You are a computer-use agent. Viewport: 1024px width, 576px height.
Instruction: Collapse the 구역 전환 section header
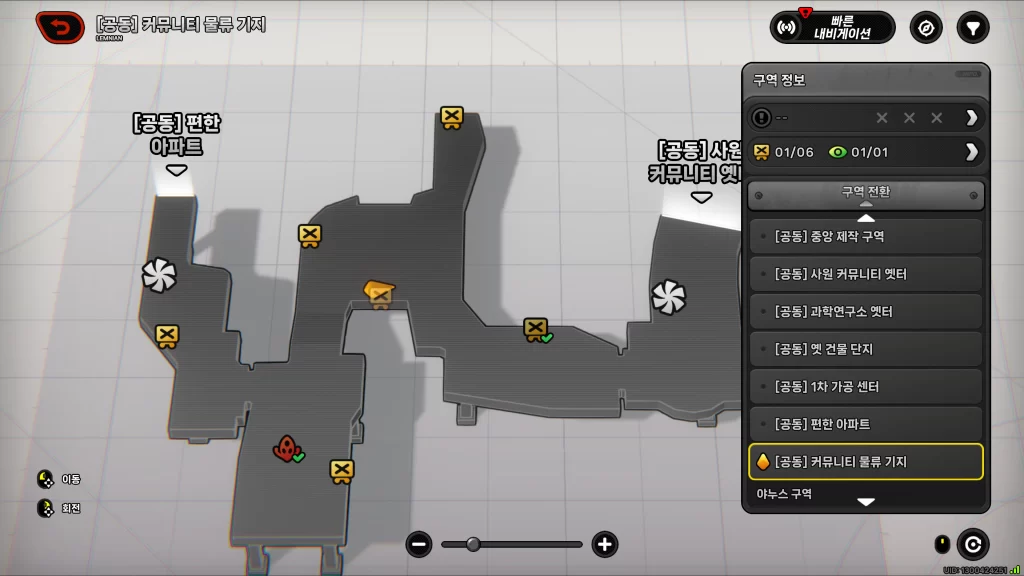pyautogui.click(x=866, y=195)
